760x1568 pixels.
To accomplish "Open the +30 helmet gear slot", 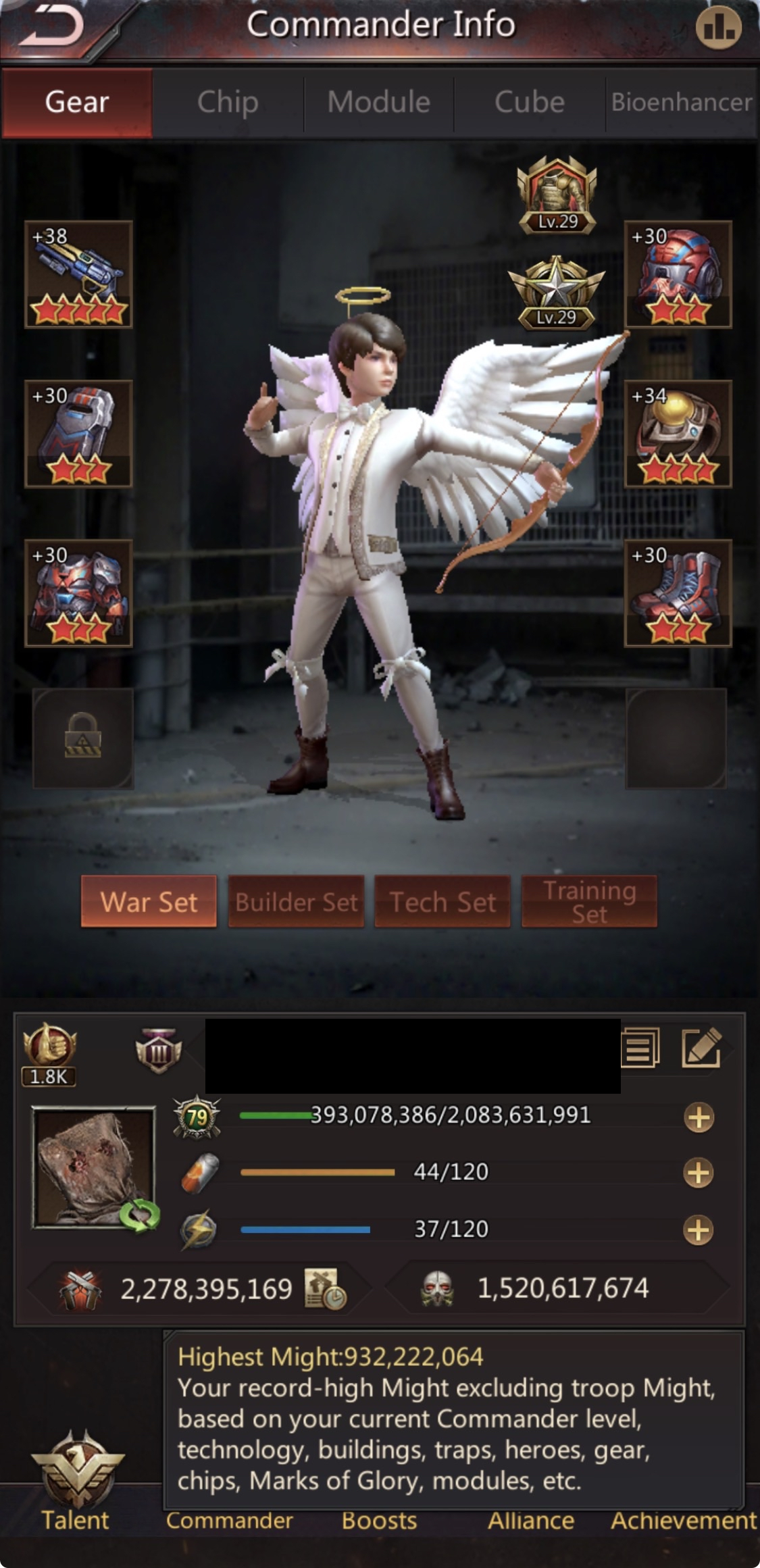I will (678, 274).
